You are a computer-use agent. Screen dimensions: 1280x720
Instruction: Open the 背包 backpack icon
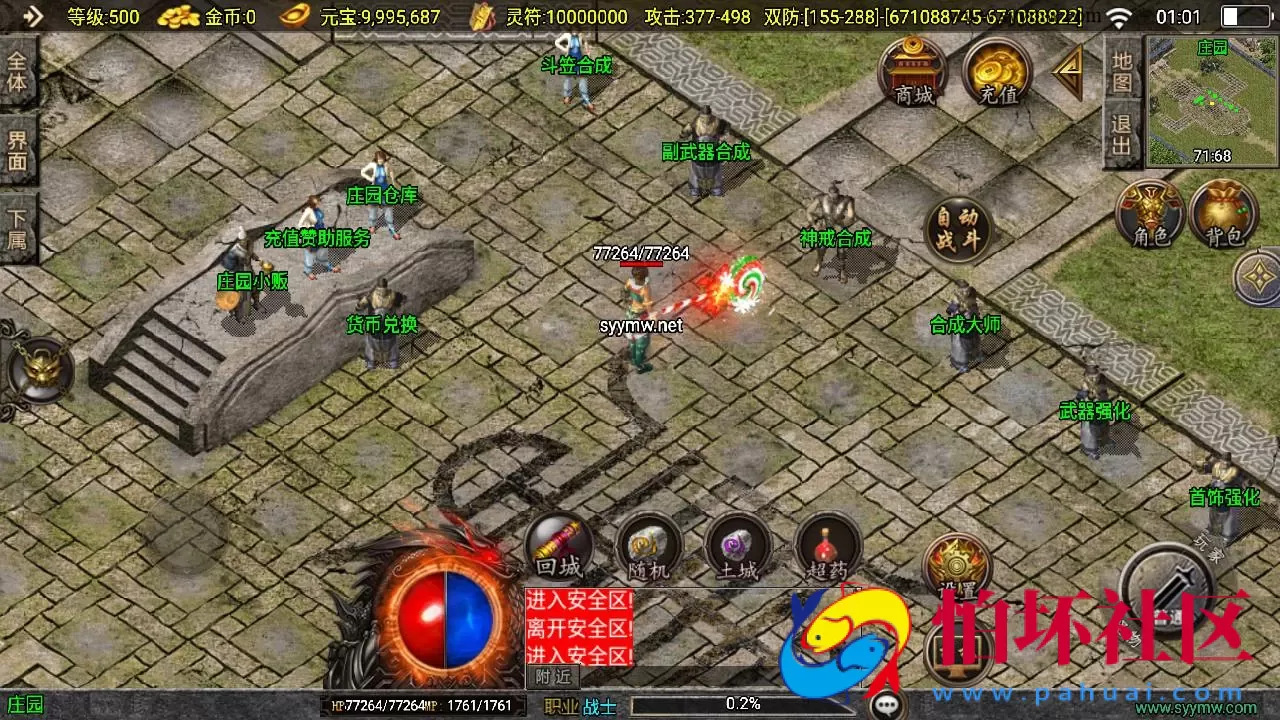1225,213
